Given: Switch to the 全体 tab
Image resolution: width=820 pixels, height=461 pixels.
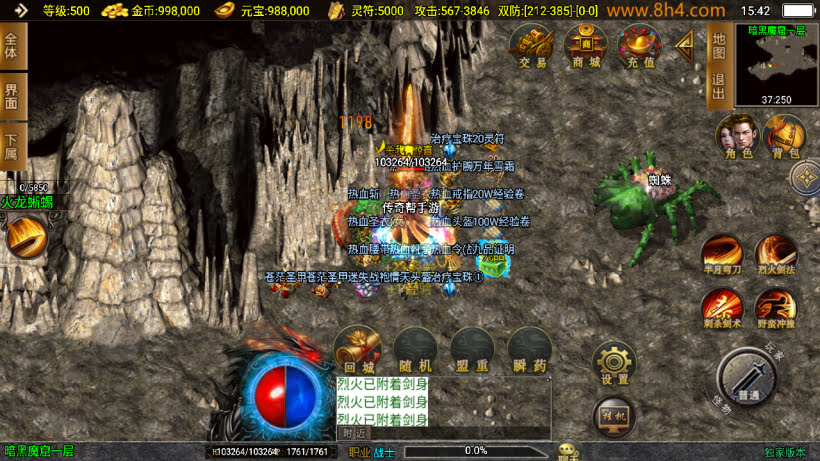Looking at the screenshot, I should pos(12,47).
